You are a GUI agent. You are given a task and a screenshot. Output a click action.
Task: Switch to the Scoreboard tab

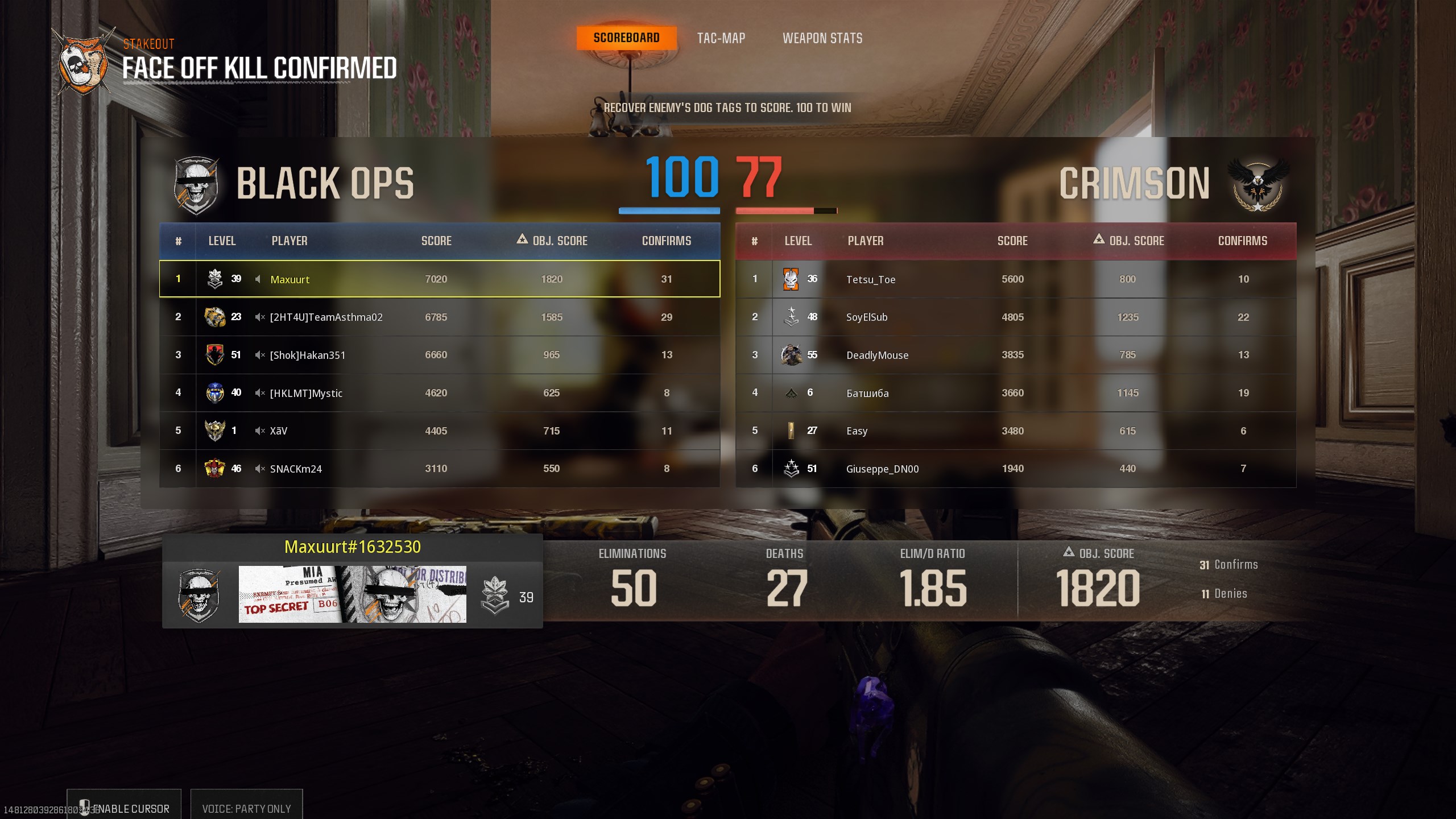(626, 38)
